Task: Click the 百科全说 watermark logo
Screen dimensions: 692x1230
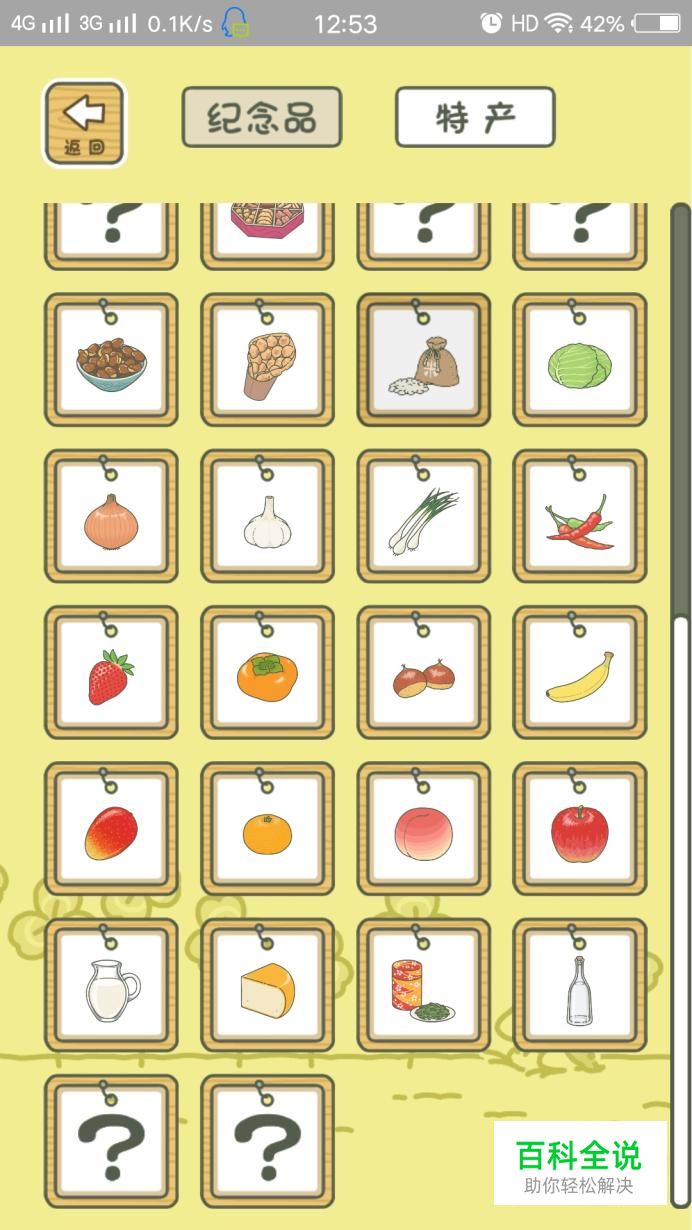Action: (579, 1163)
